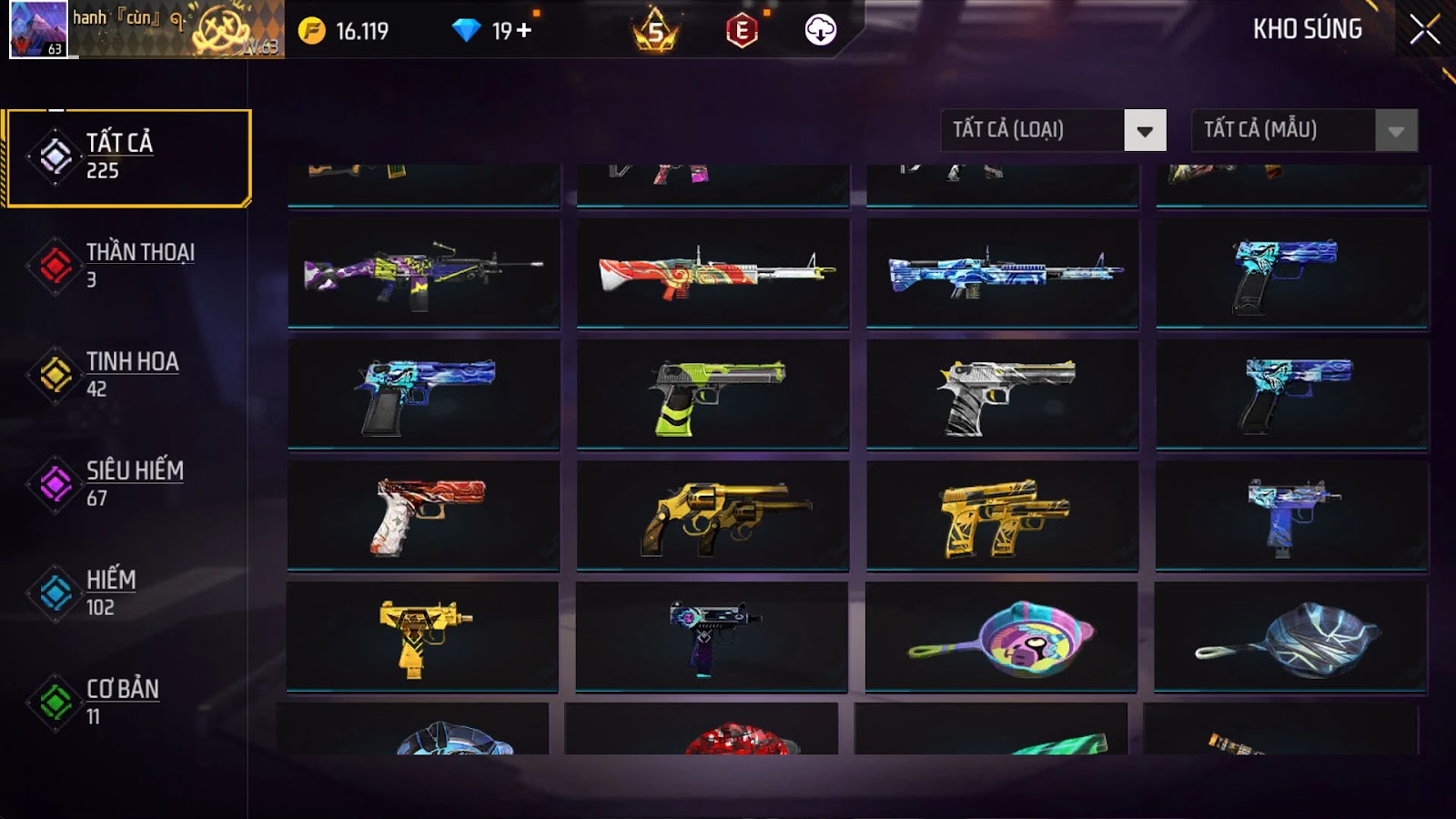This screenshot has width=1456, height=819.
Task: Select the Tất Cả category tab
Action: (x=128, y=157)
